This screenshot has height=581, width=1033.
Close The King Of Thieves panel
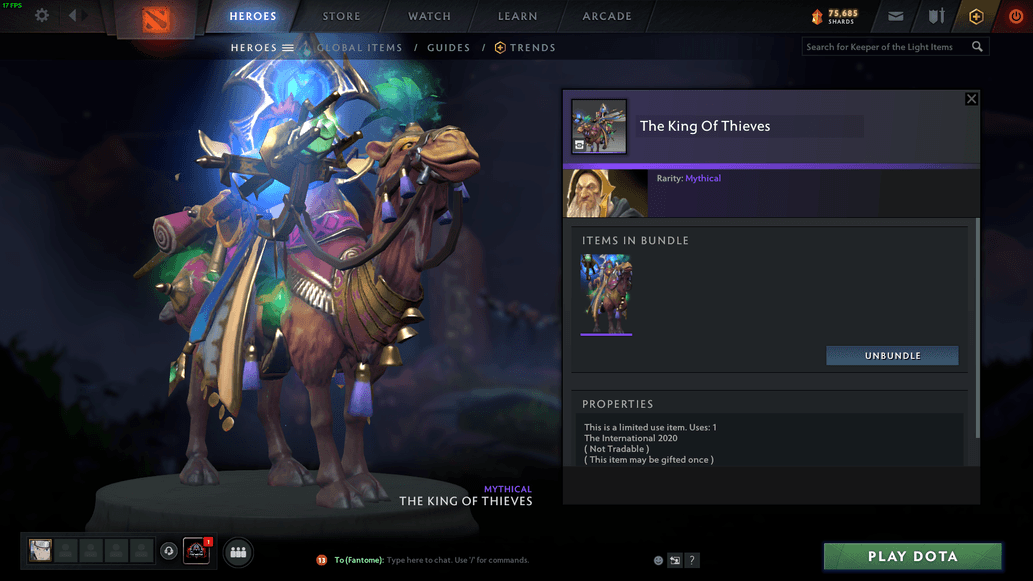pyautogui.click(x=971, y=99)
